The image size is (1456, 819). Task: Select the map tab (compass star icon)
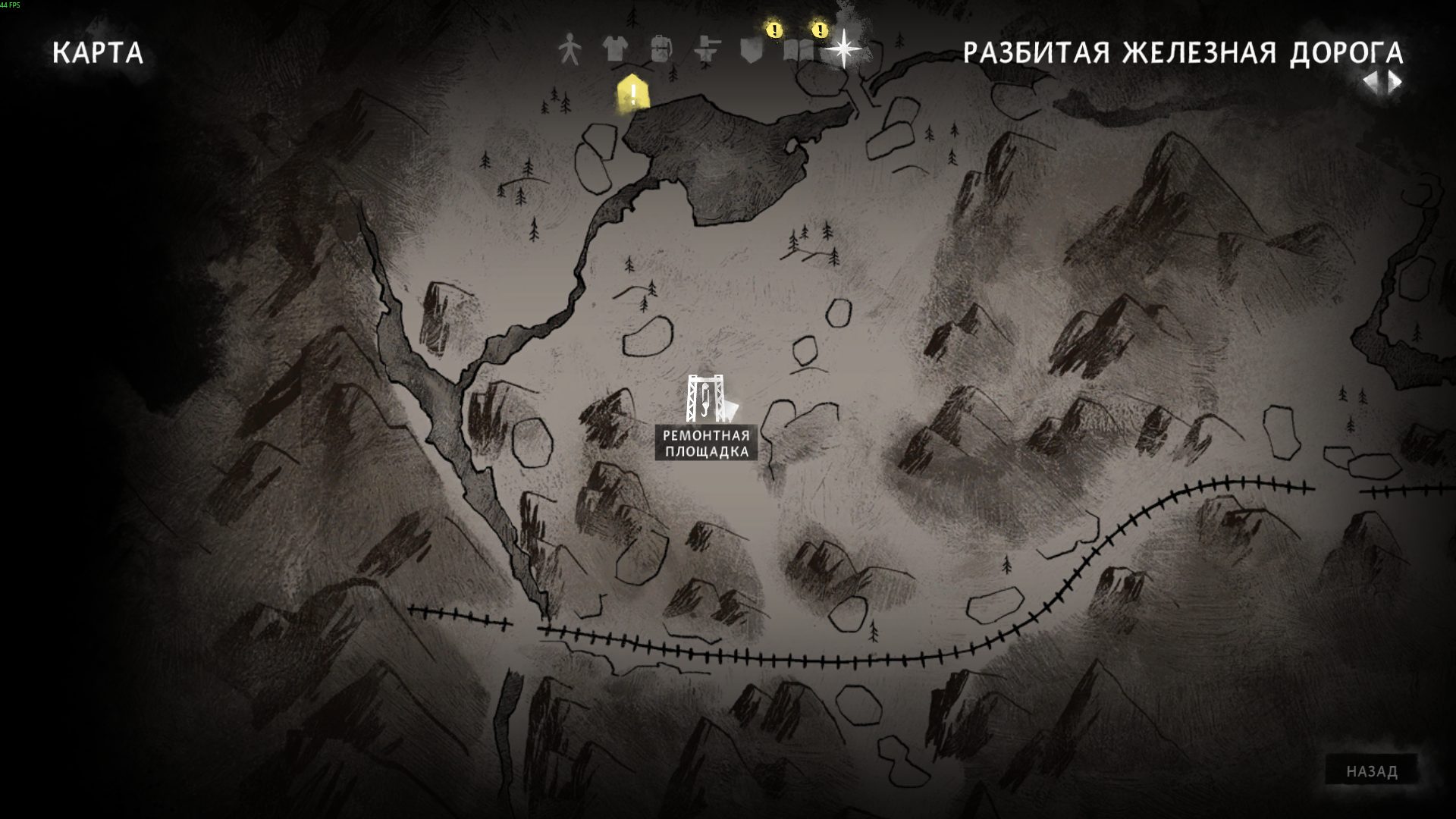(843, 50)
